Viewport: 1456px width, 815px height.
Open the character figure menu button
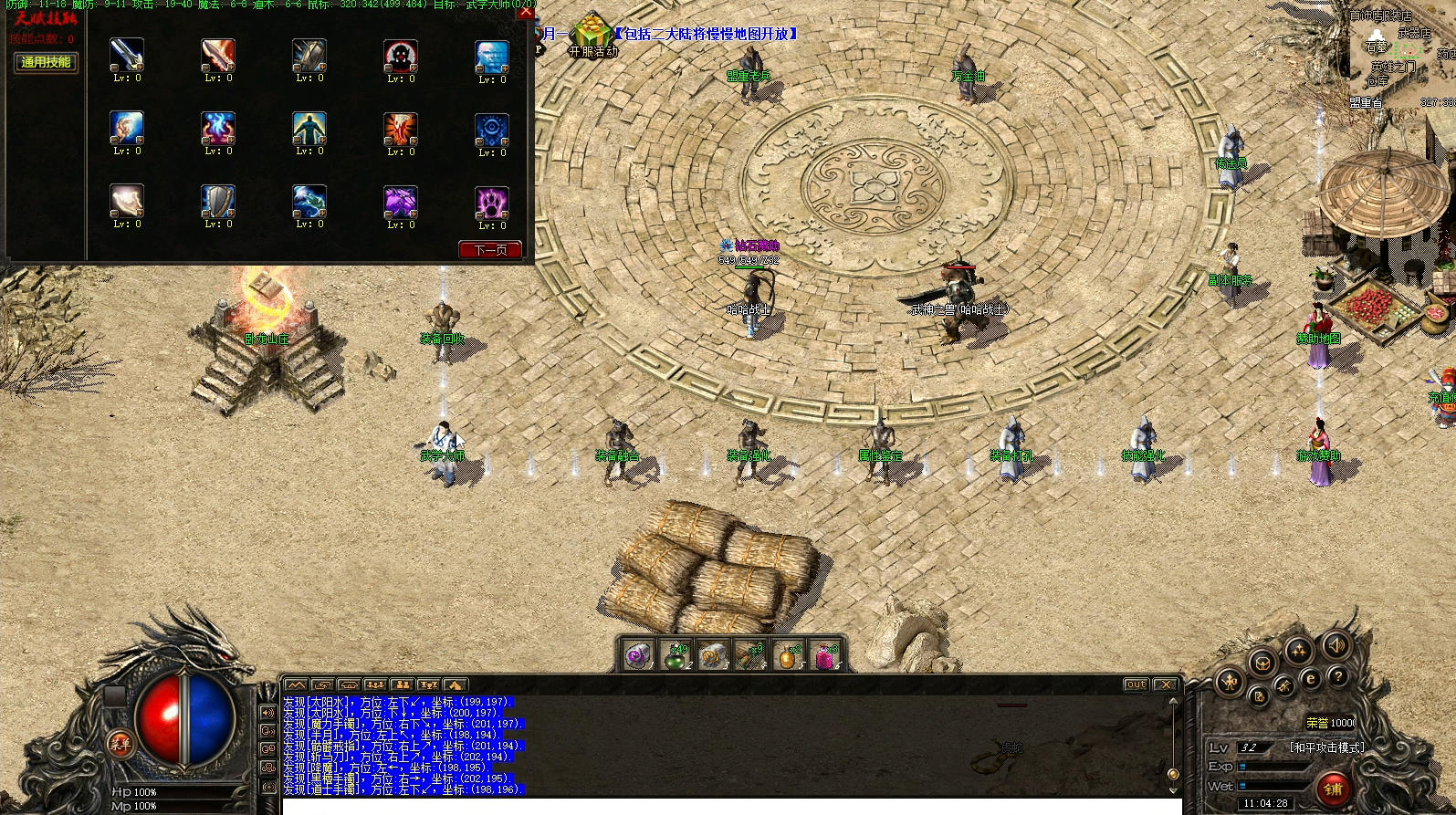(1231, 681)
